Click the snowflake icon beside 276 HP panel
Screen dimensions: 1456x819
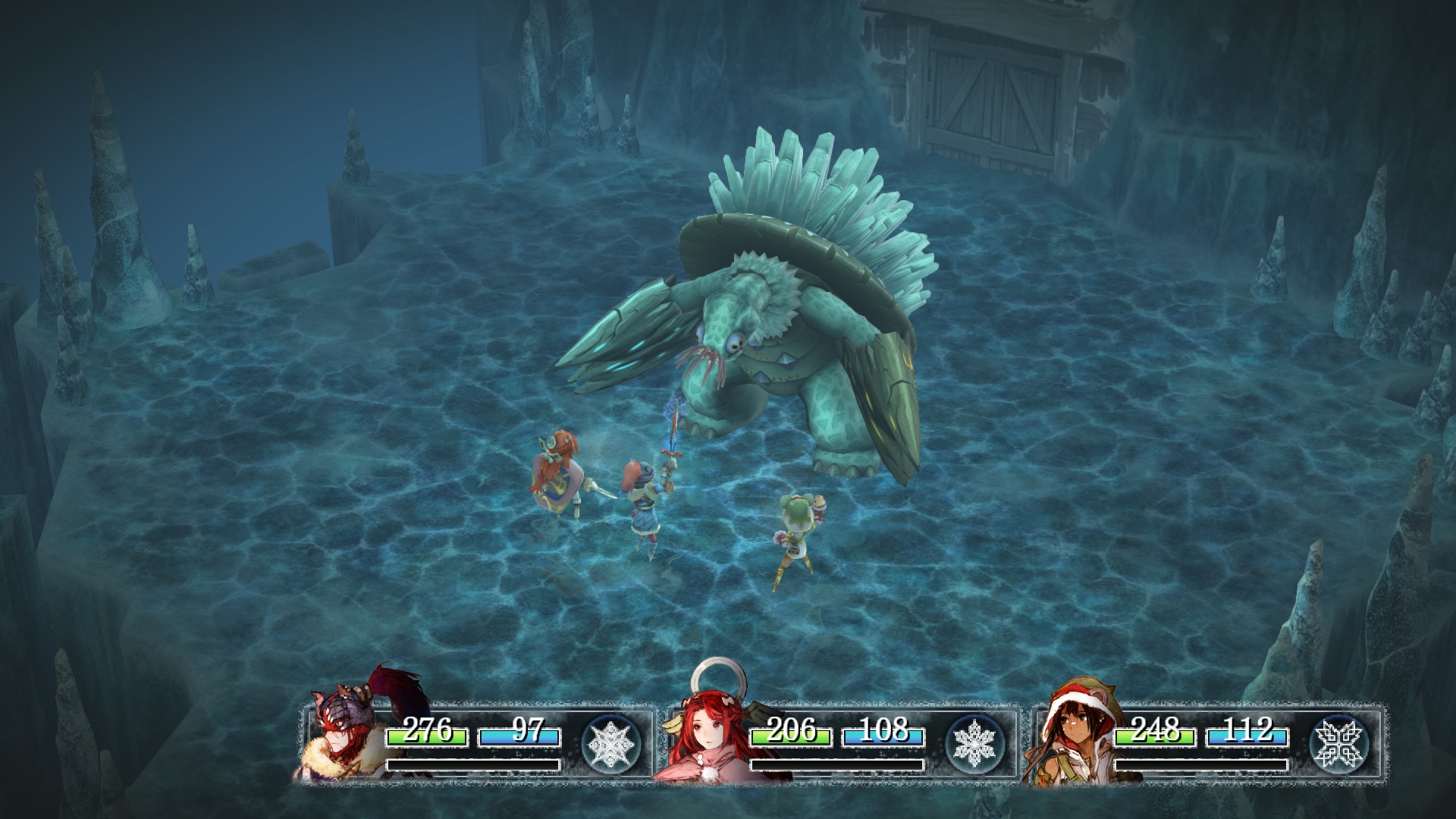coord(611,741)
